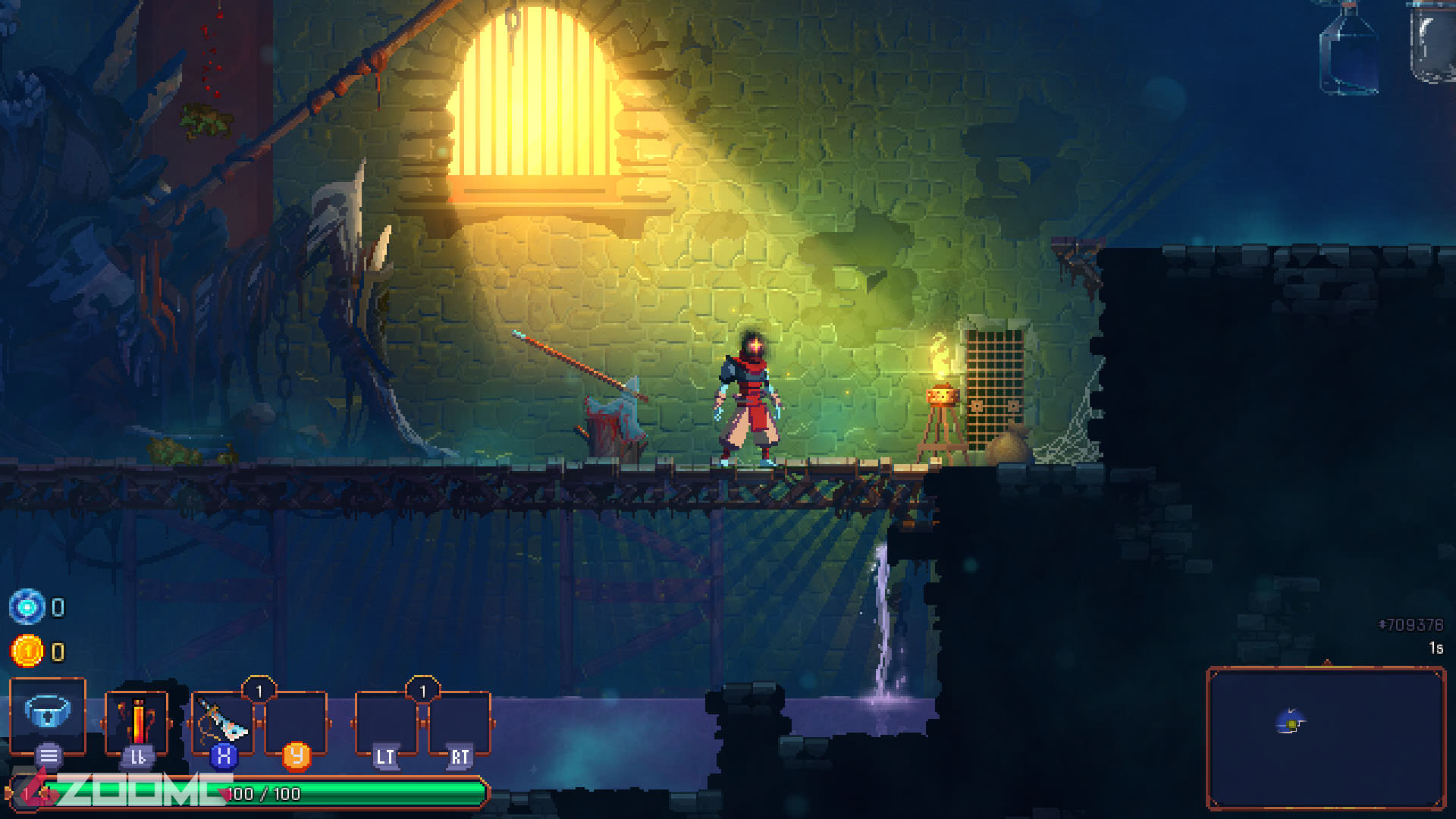
Task: Click the gold coin currency icon
Action: 27,651
